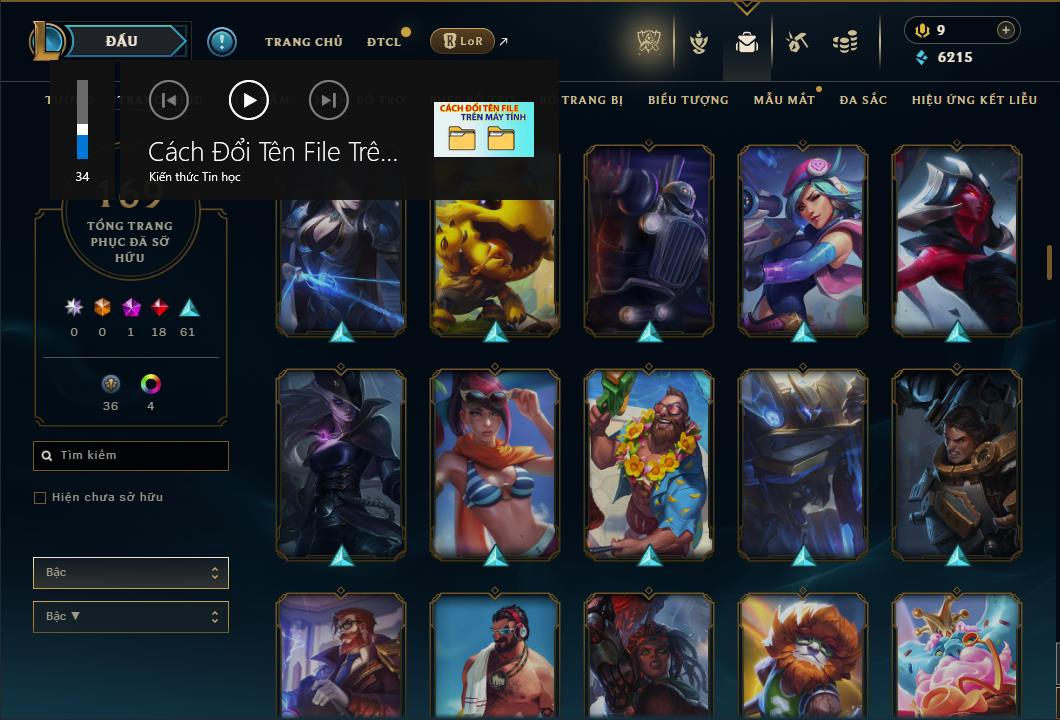
Task: Select the Gragas beach skin card with lei
Action: click(x=649, y=463)
